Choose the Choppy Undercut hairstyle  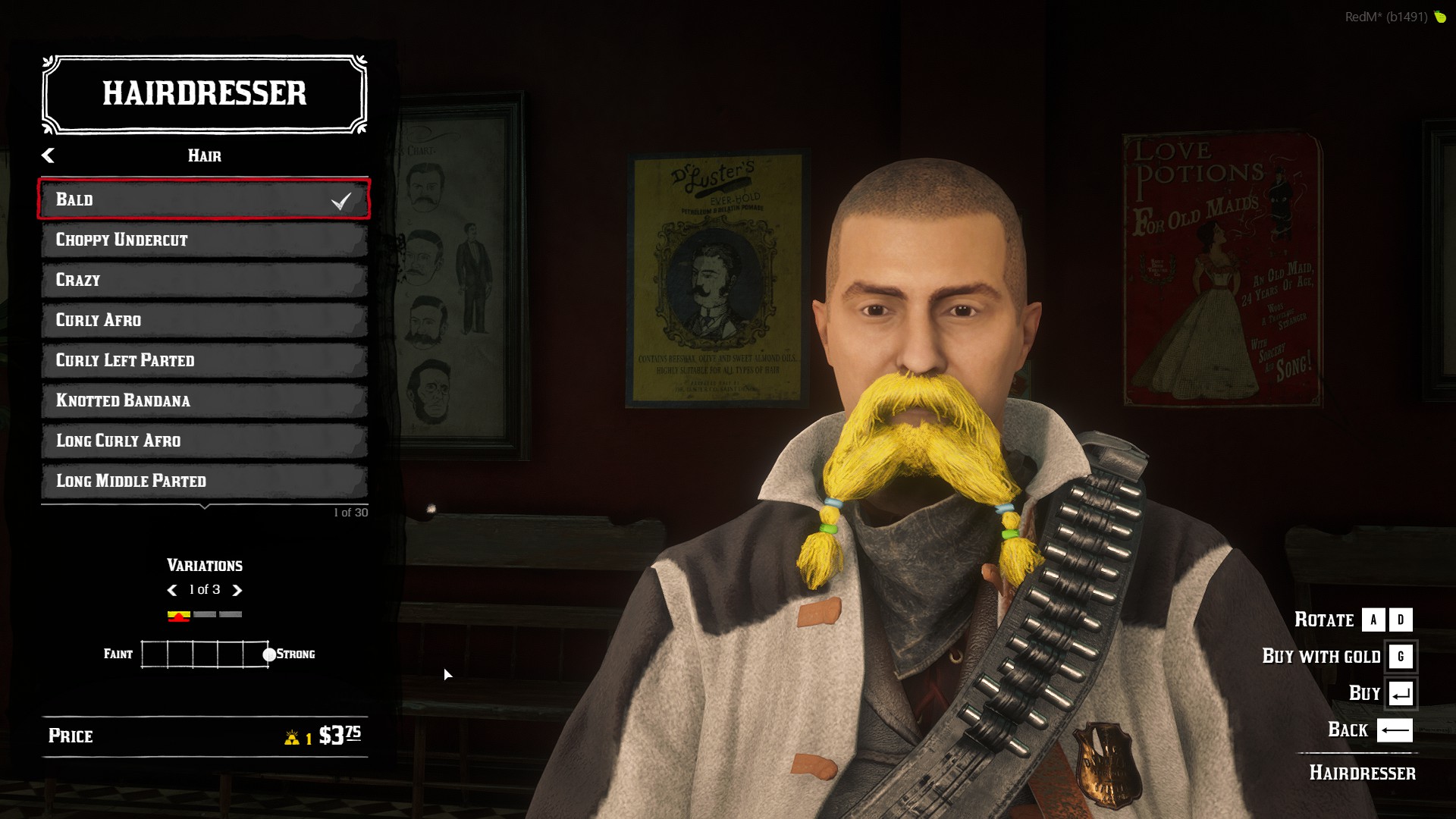204,240
